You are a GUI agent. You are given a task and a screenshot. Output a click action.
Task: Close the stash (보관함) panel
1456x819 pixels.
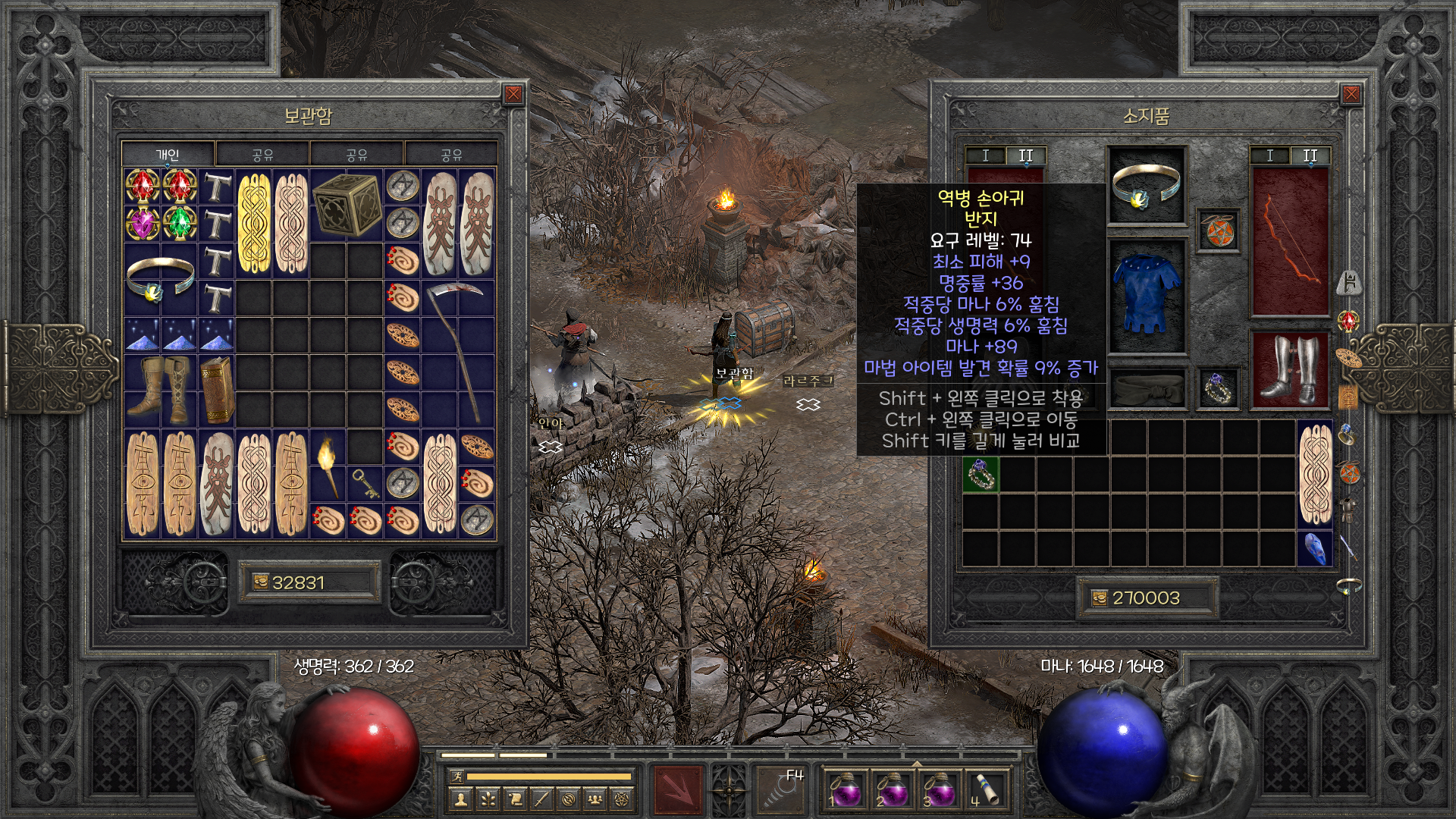click(513, 94)
